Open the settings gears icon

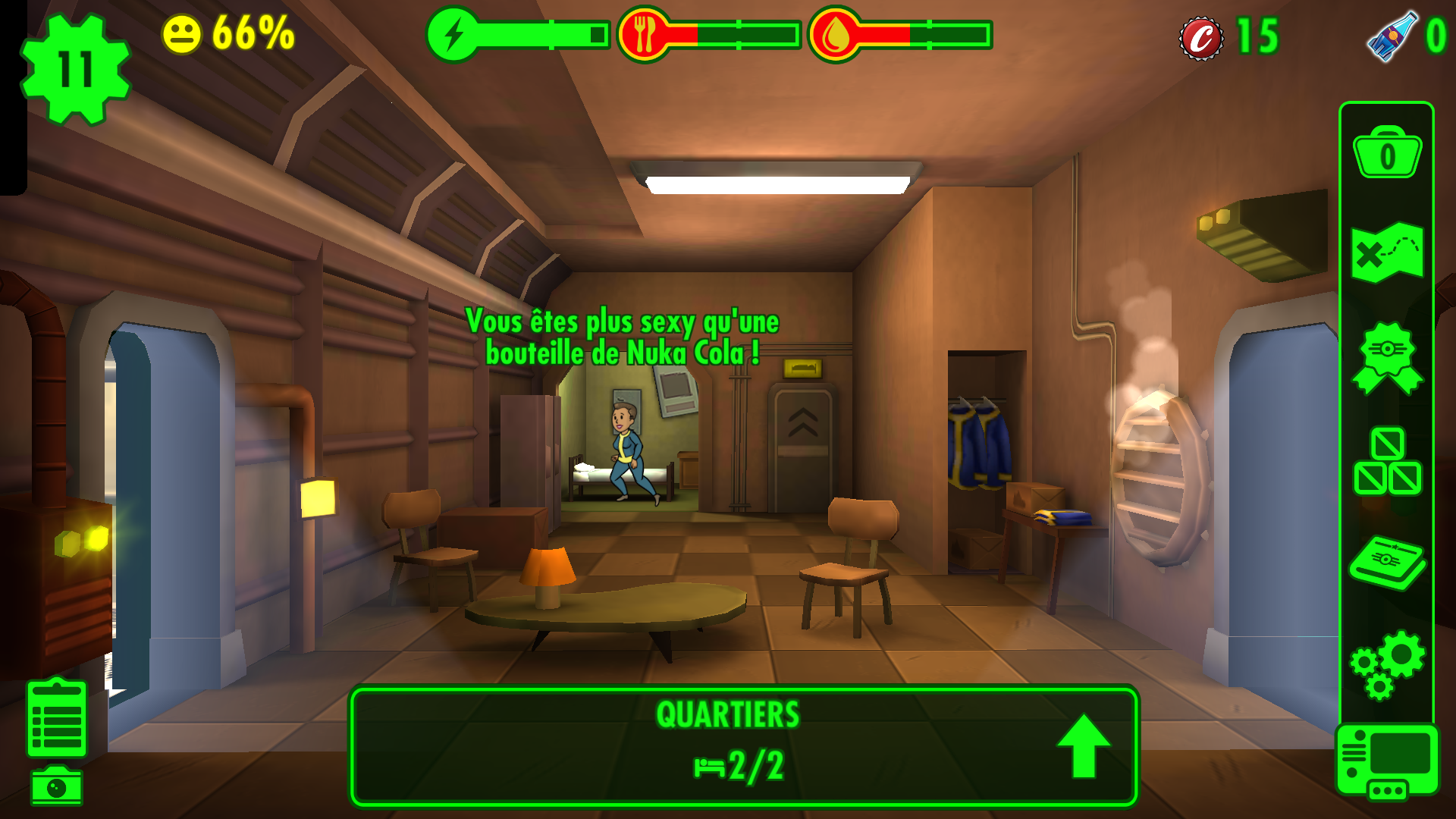[1387, 664]
